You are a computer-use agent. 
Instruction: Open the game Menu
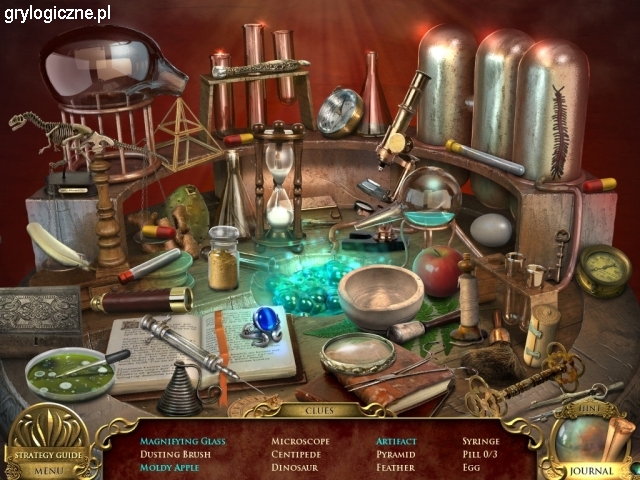(x=47, y=470)
